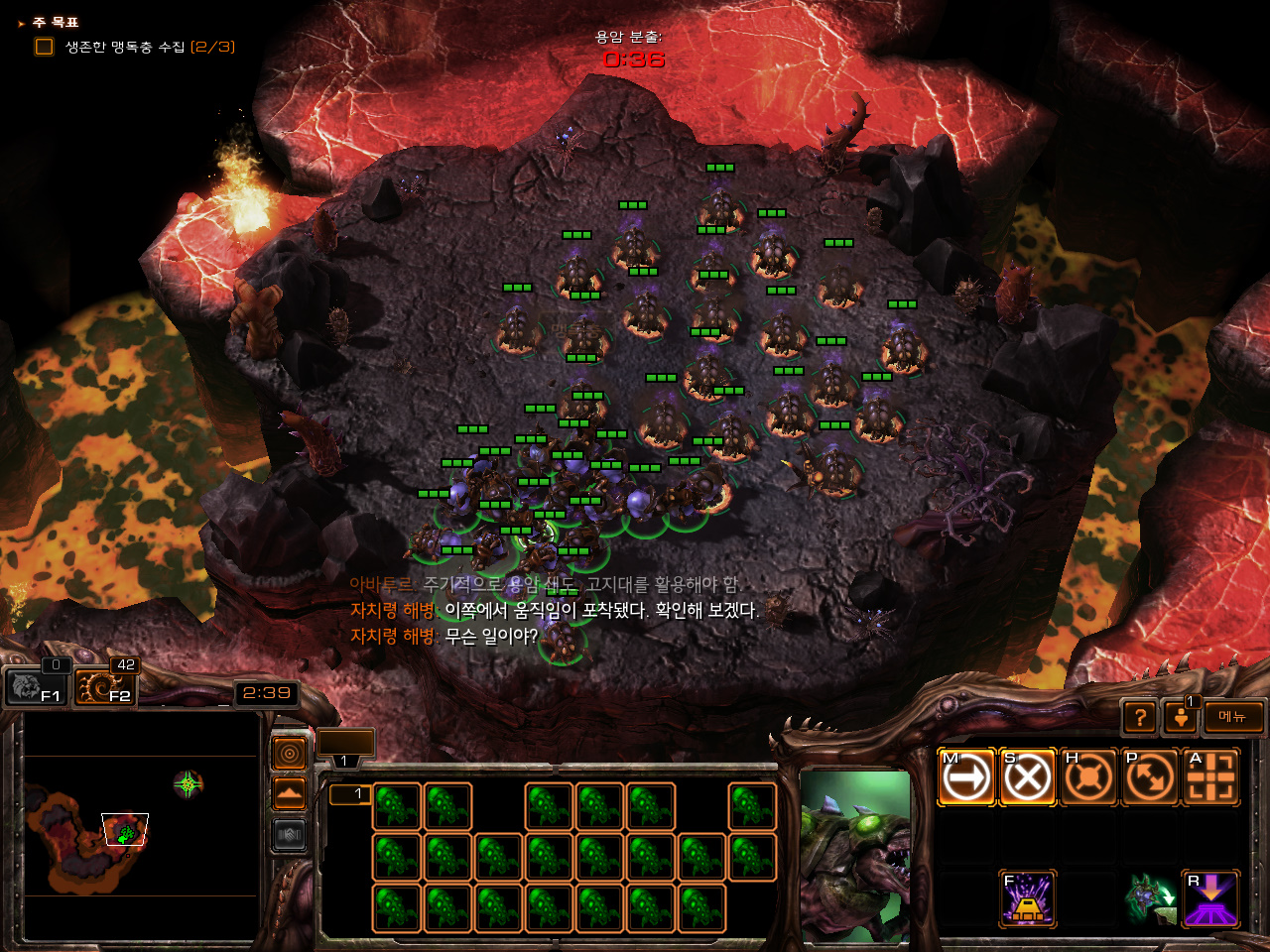Issue the Stop command
This screenshot has height=952, width=1270.
point(1027,776)
